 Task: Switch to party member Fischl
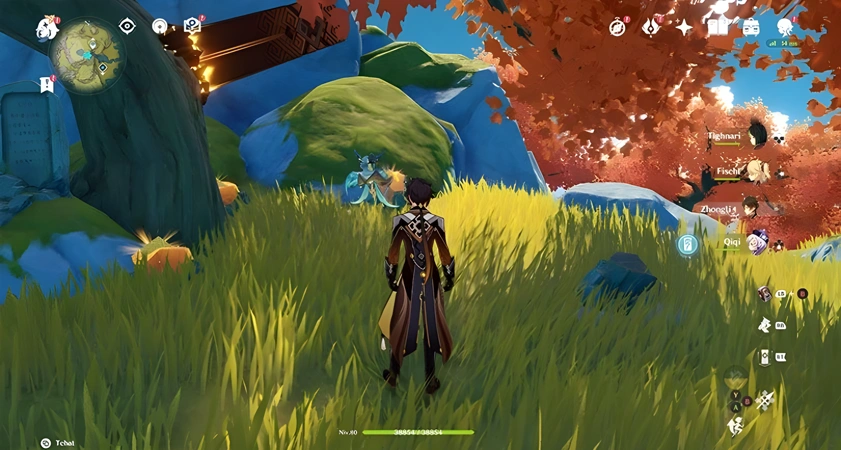pos(757,171)
